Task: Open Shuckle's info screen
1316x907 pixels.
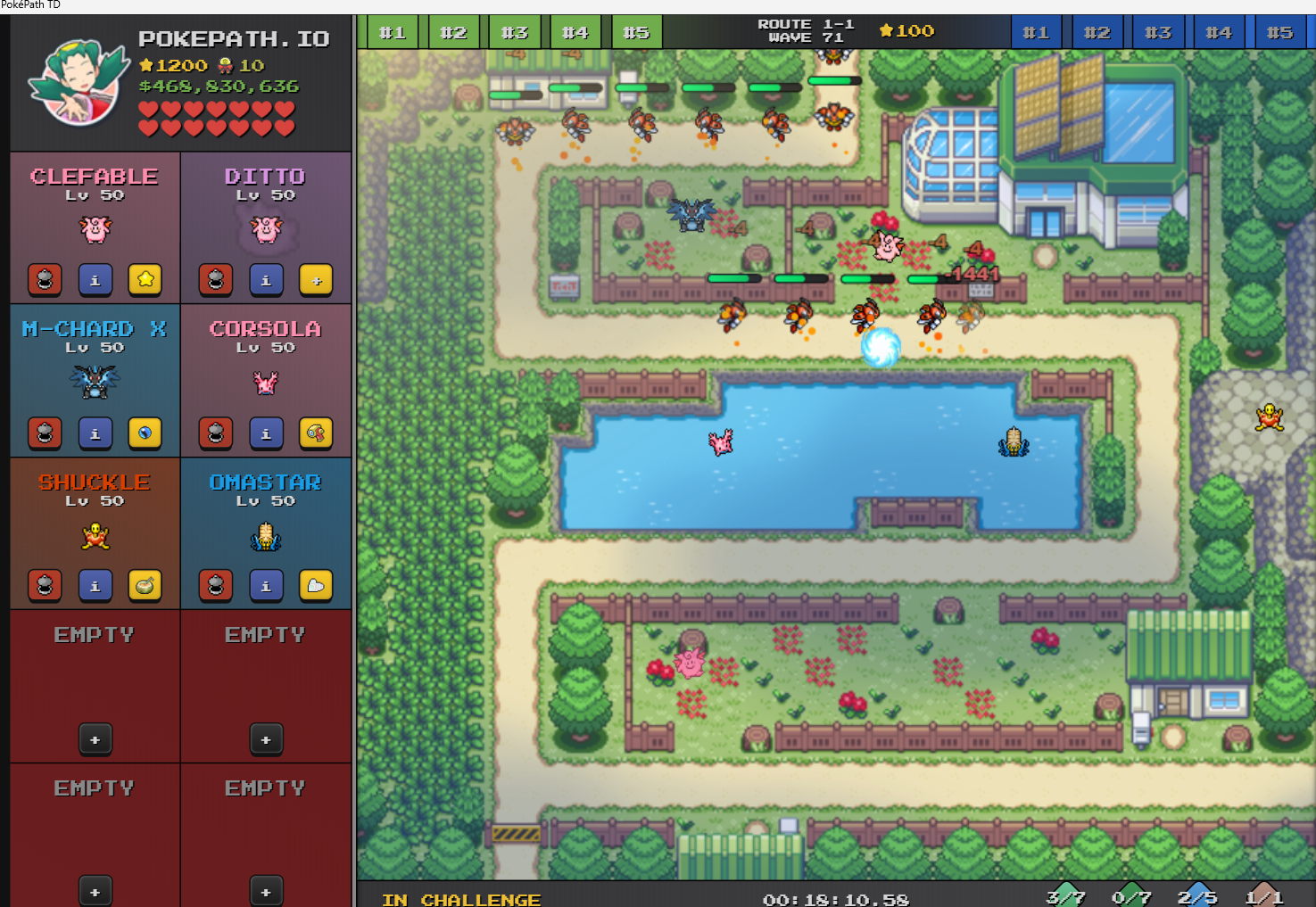Action: [95, 586]
